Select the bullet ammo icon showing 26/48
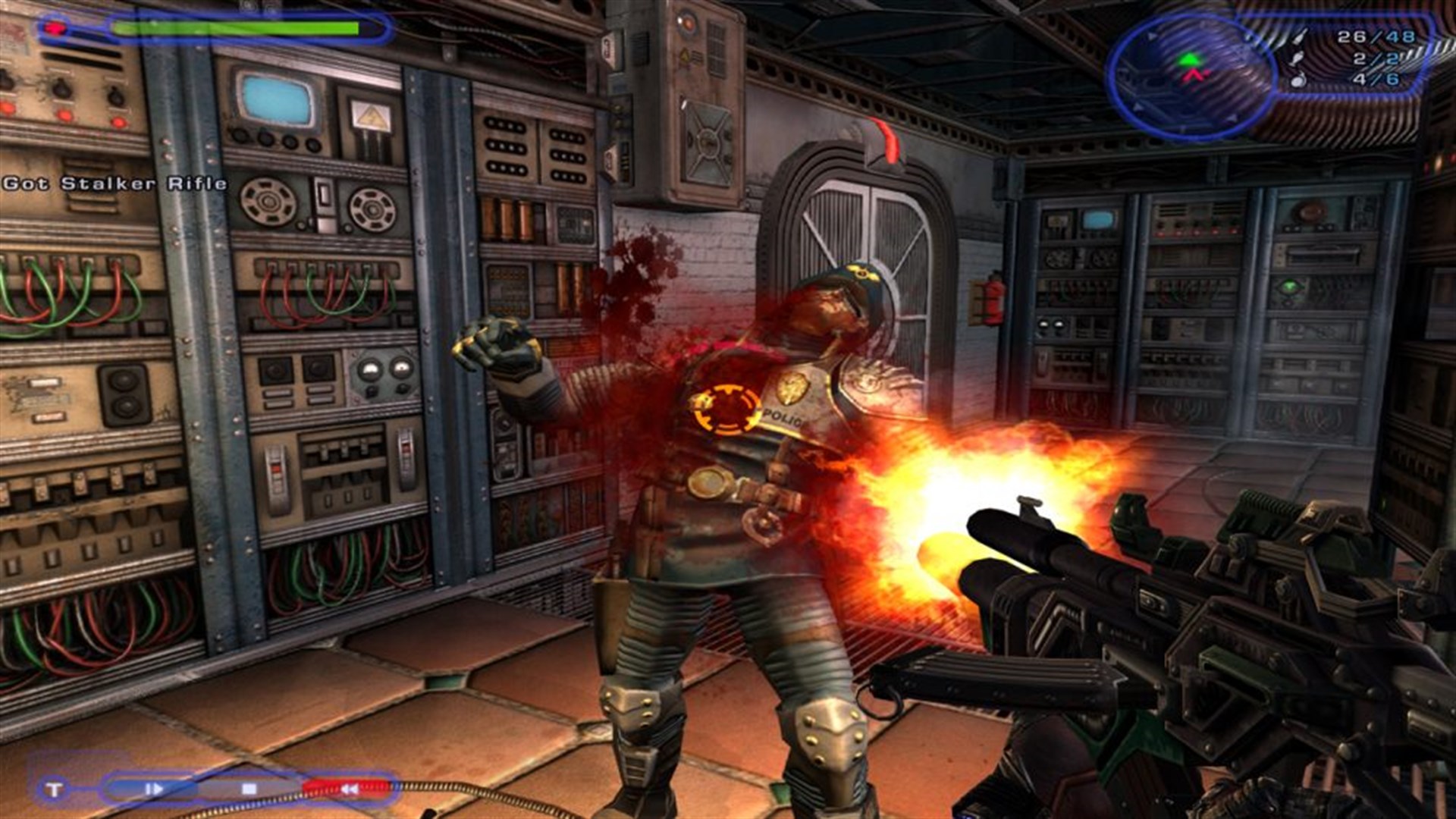Viewport: 1456px width, 819px height. [1301, 36]
